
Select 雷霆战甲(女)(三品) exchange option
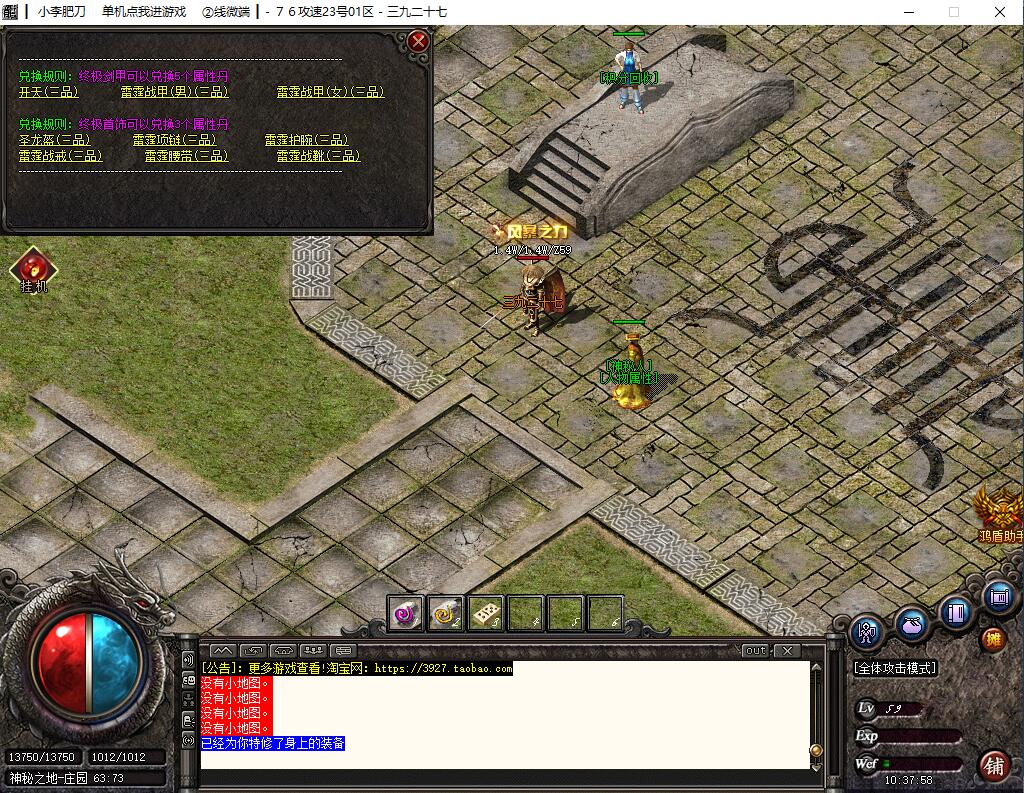point(330,92)
